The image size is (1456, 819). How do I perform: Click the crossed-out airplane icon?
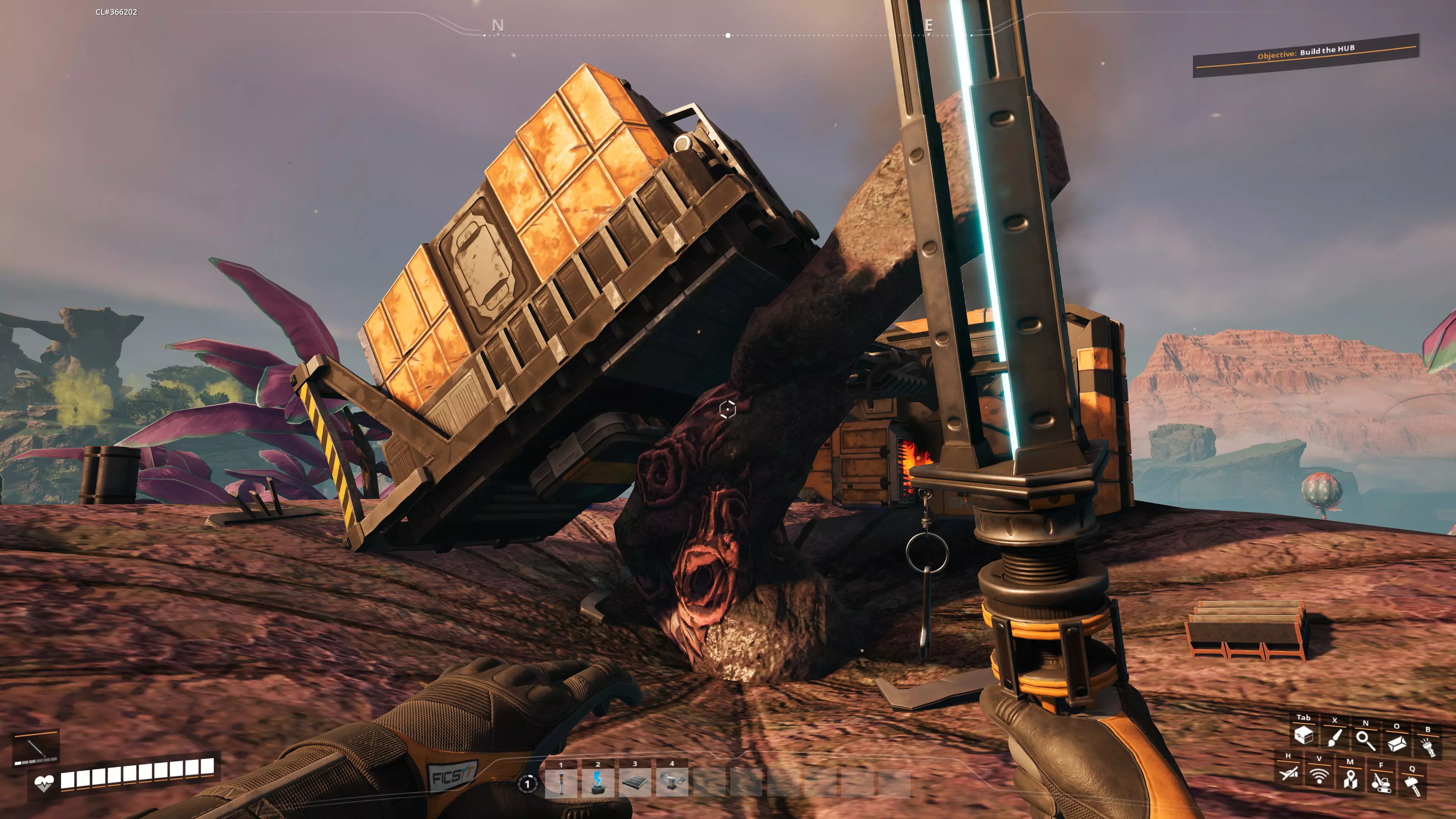[1289, 773]
